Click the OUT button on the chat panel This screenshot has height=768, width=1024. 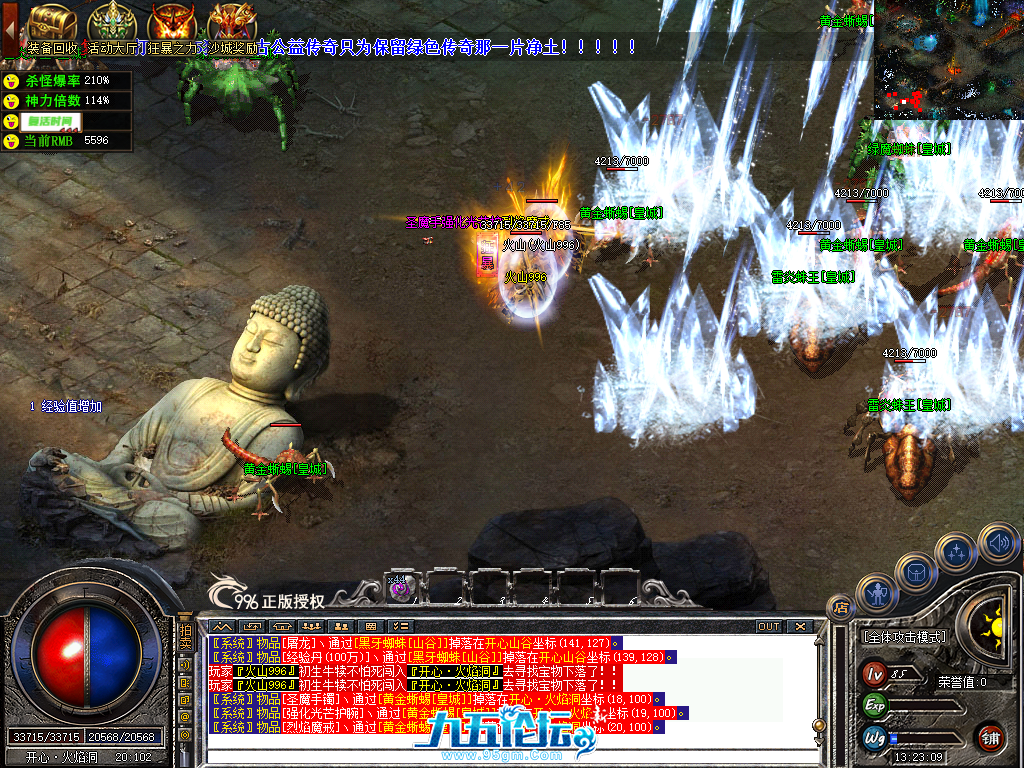pyautogui.click(x=769, y=626)
